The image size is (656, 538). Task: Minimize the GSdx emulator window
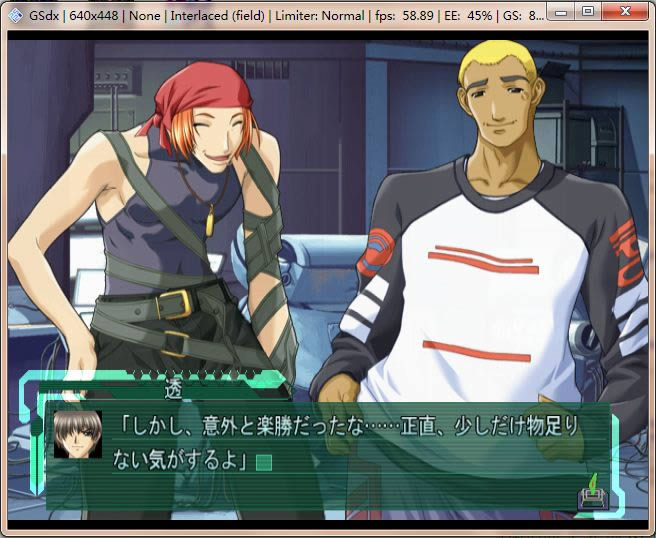(565, 12)
